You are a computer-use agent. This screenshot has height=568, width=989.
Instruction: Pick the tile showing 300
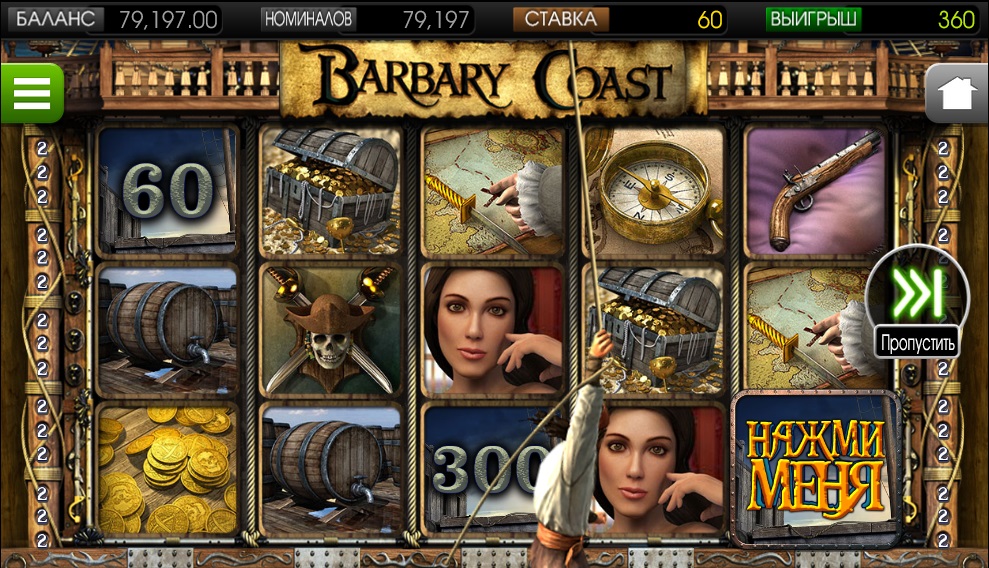click(x=478, y=465)
